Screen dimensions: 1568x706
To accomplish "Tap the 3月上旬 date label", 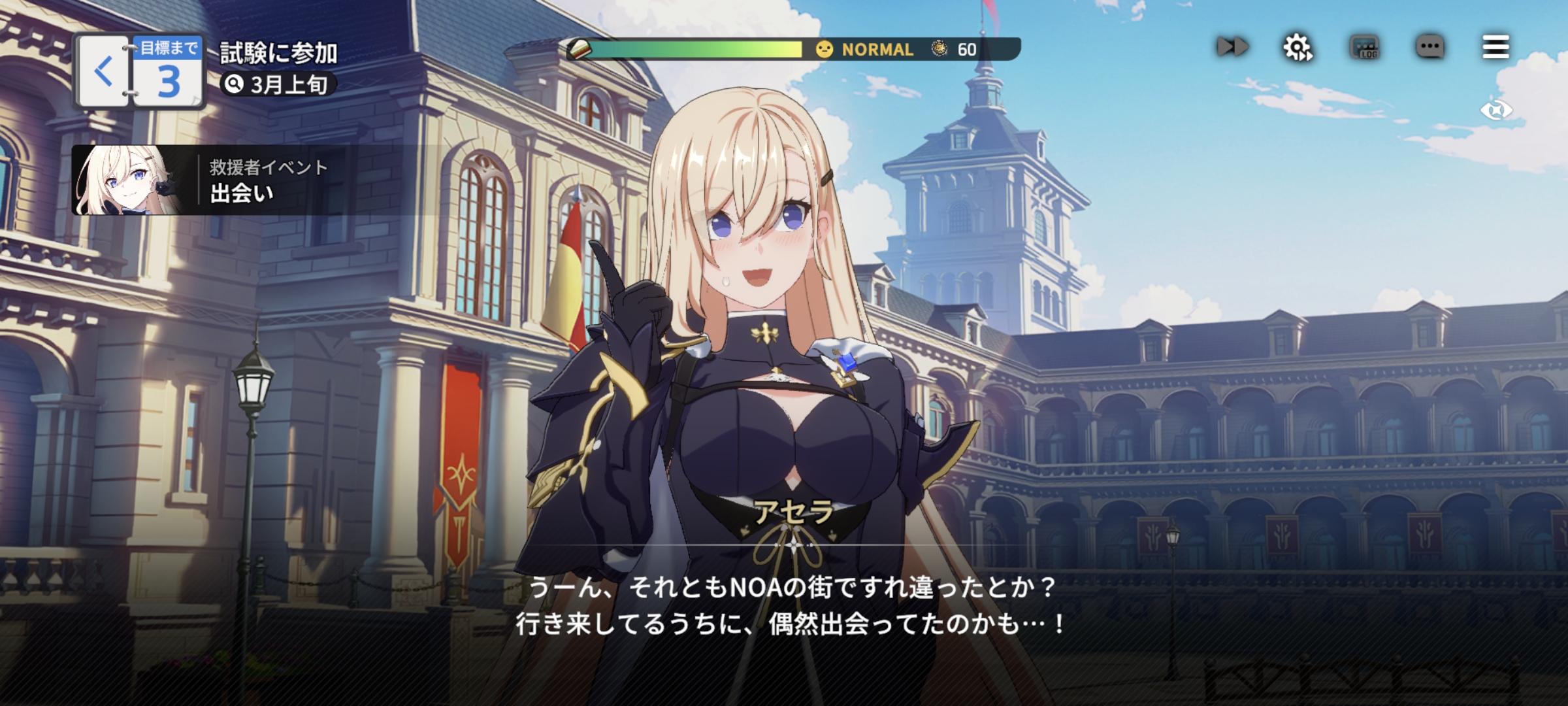I will point(278,84).
